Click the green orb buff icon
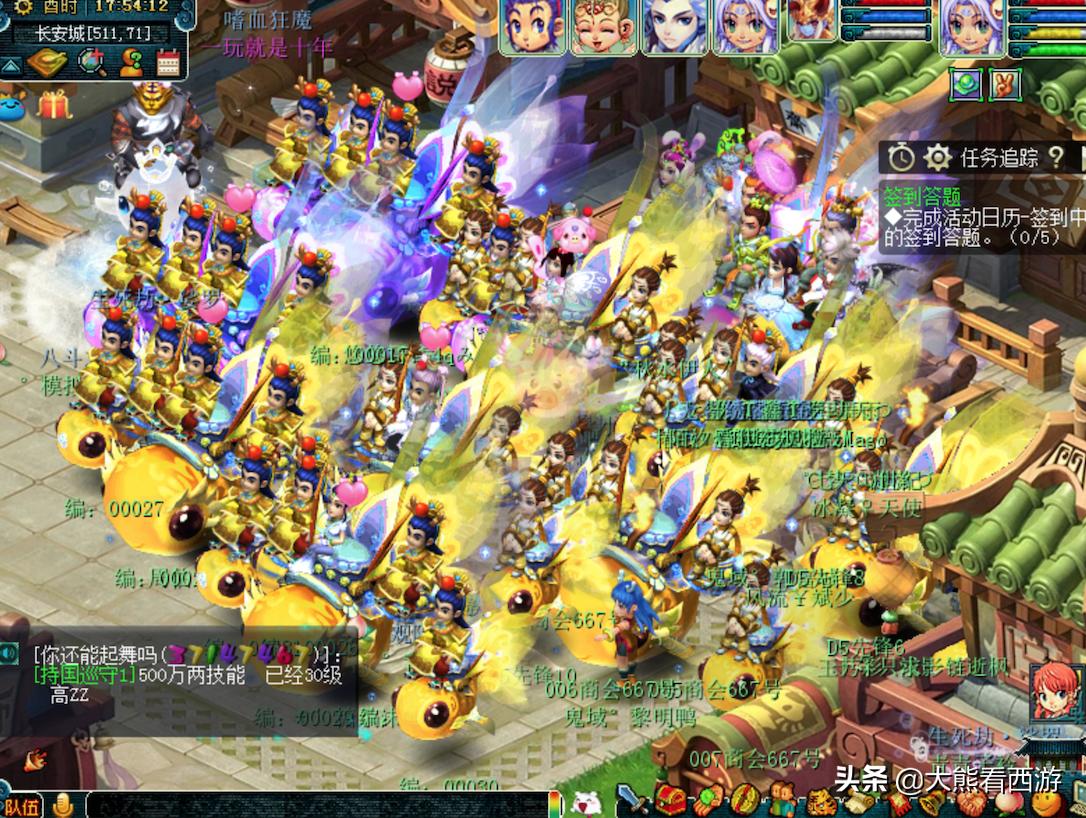Screen dimensions: 1086x818 tap(966, 84)
